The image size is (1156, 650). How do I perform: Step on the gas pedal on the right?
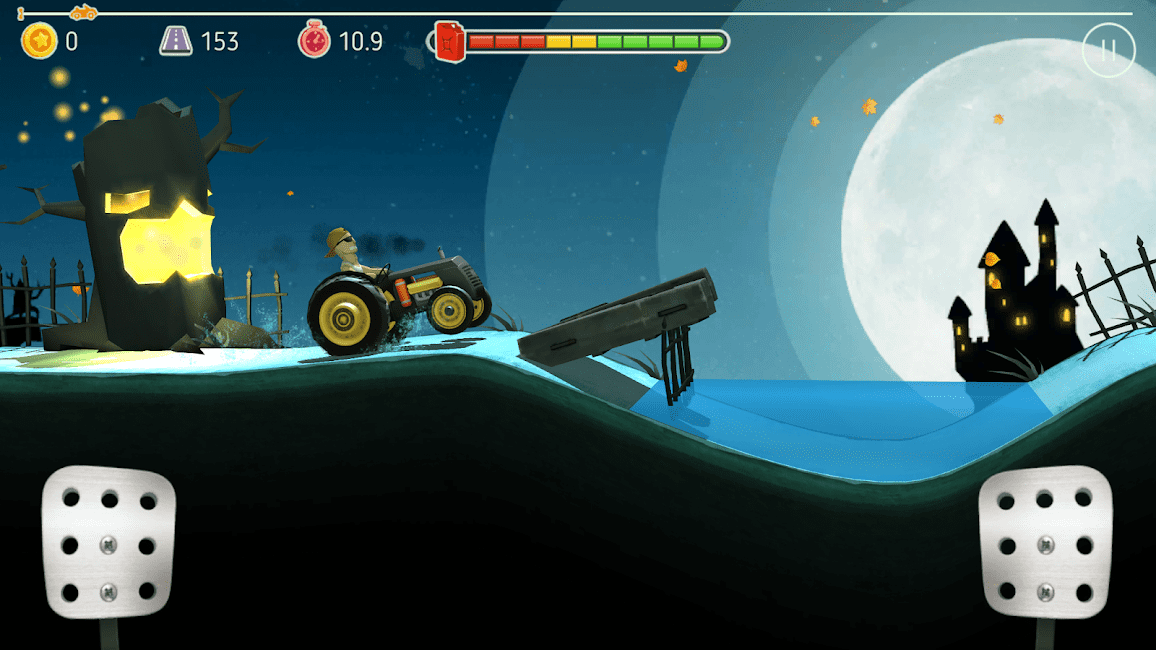click(1045, 545)
